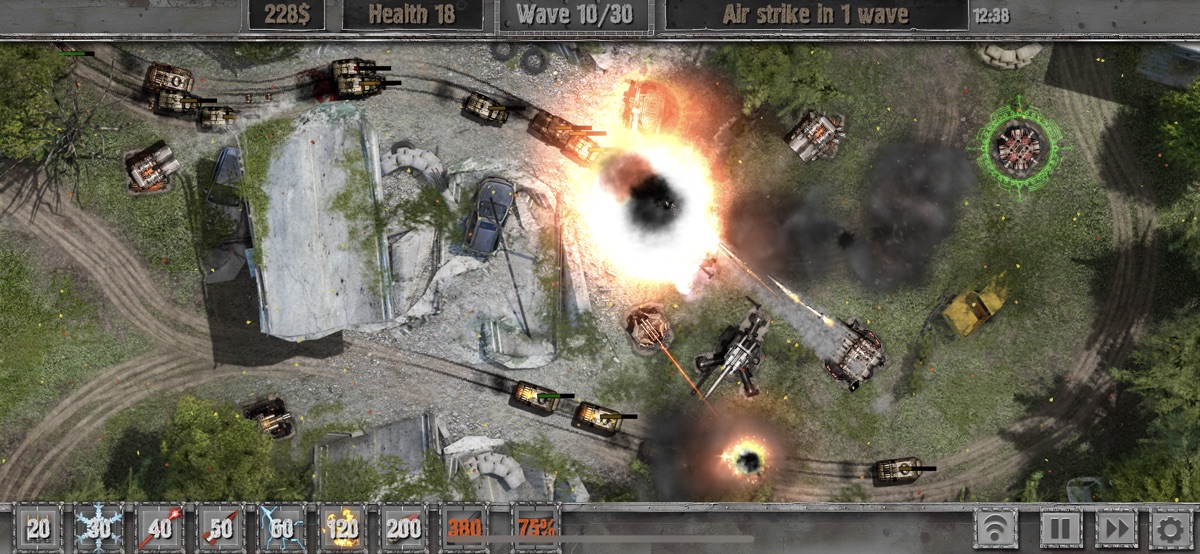
Task: Select the 20-cost machine gun tower
Action: coord(39,528)
